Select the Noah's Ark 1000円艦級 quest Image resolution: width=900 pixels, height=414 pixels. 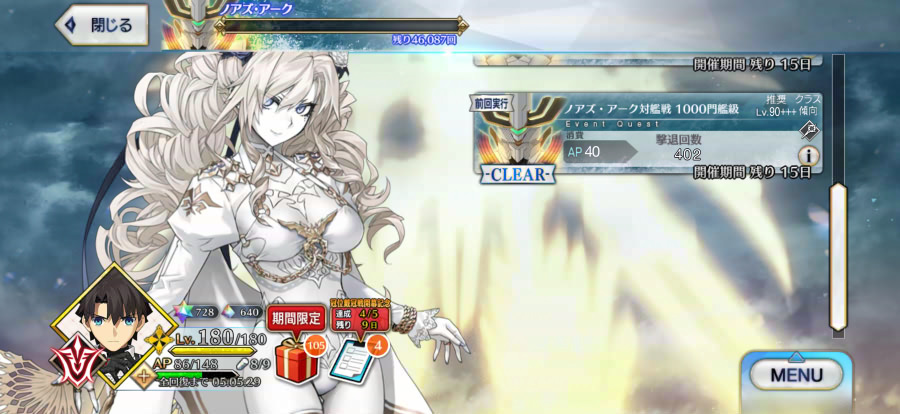coord(640,138)
